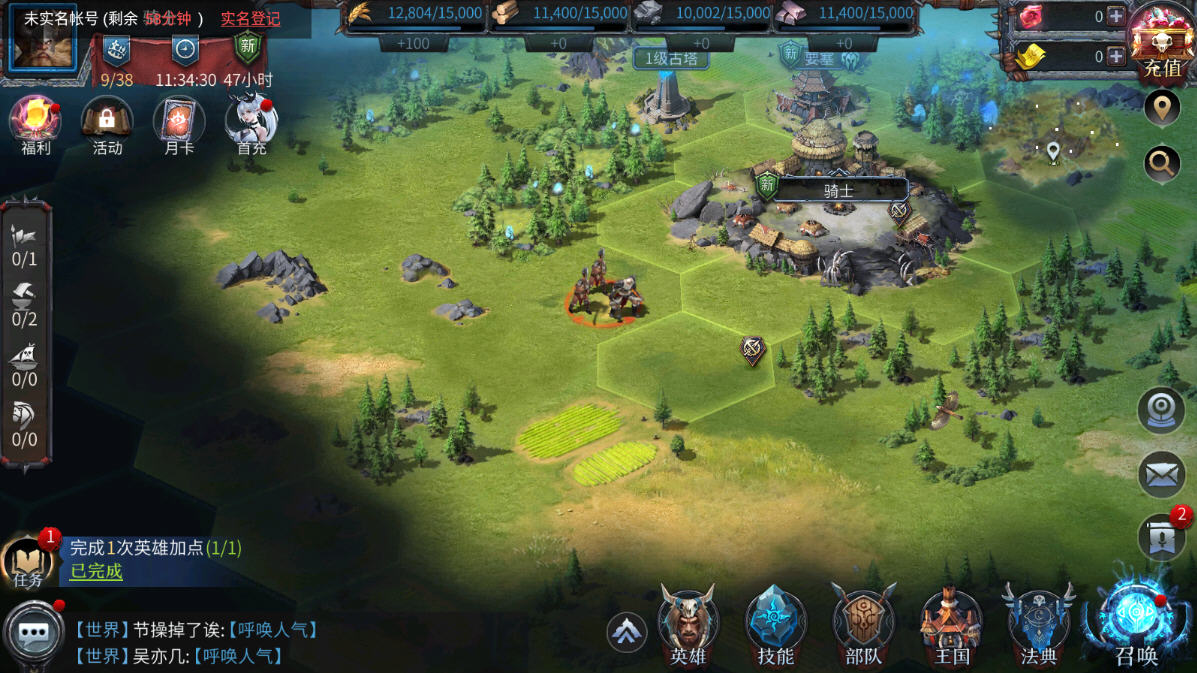Open the 月卡 monthly card offer

click(x=179, y=123)
